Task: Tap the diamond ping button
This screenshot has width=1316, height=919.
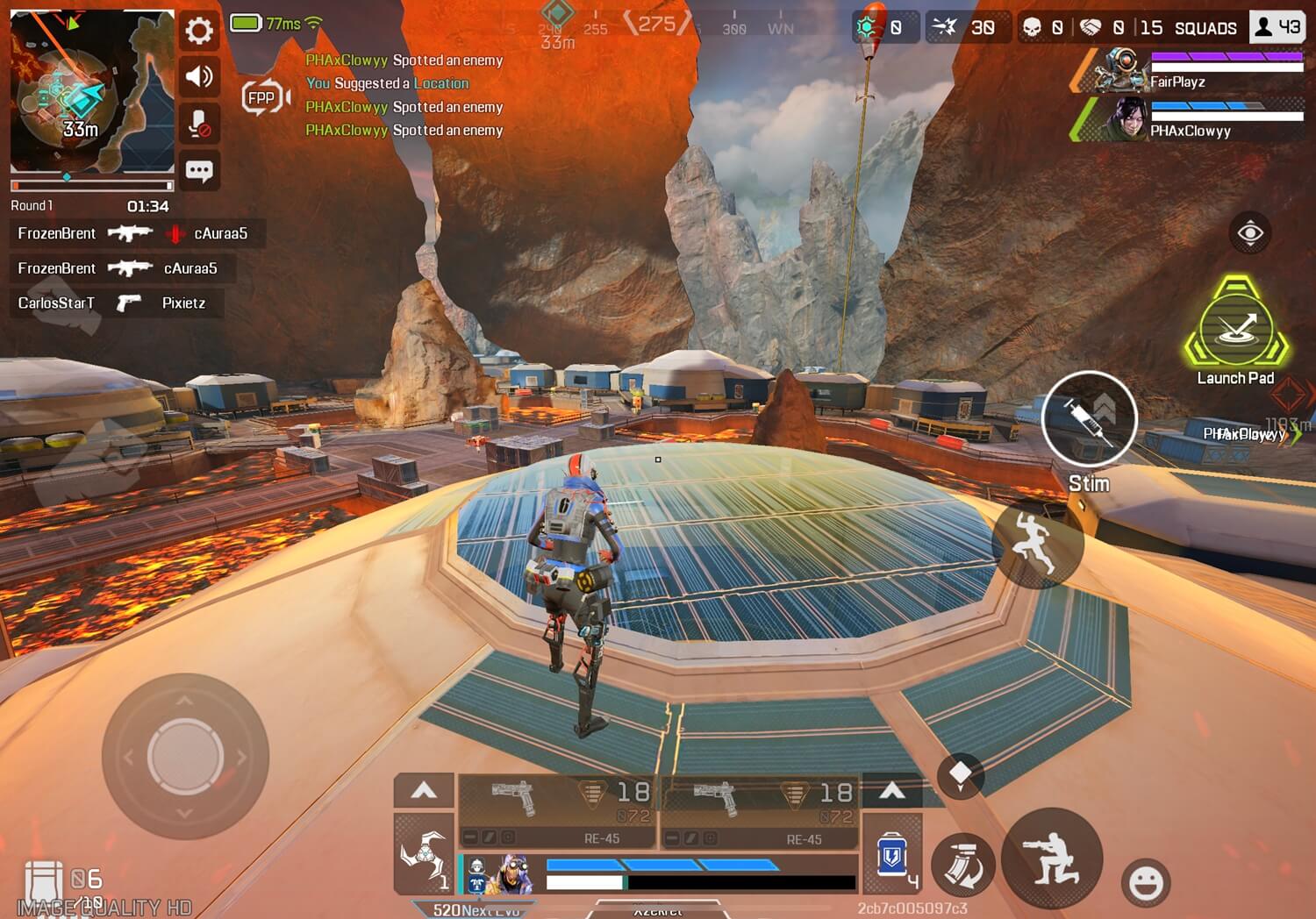Action: pyautogui.click(x=960, y=774)
